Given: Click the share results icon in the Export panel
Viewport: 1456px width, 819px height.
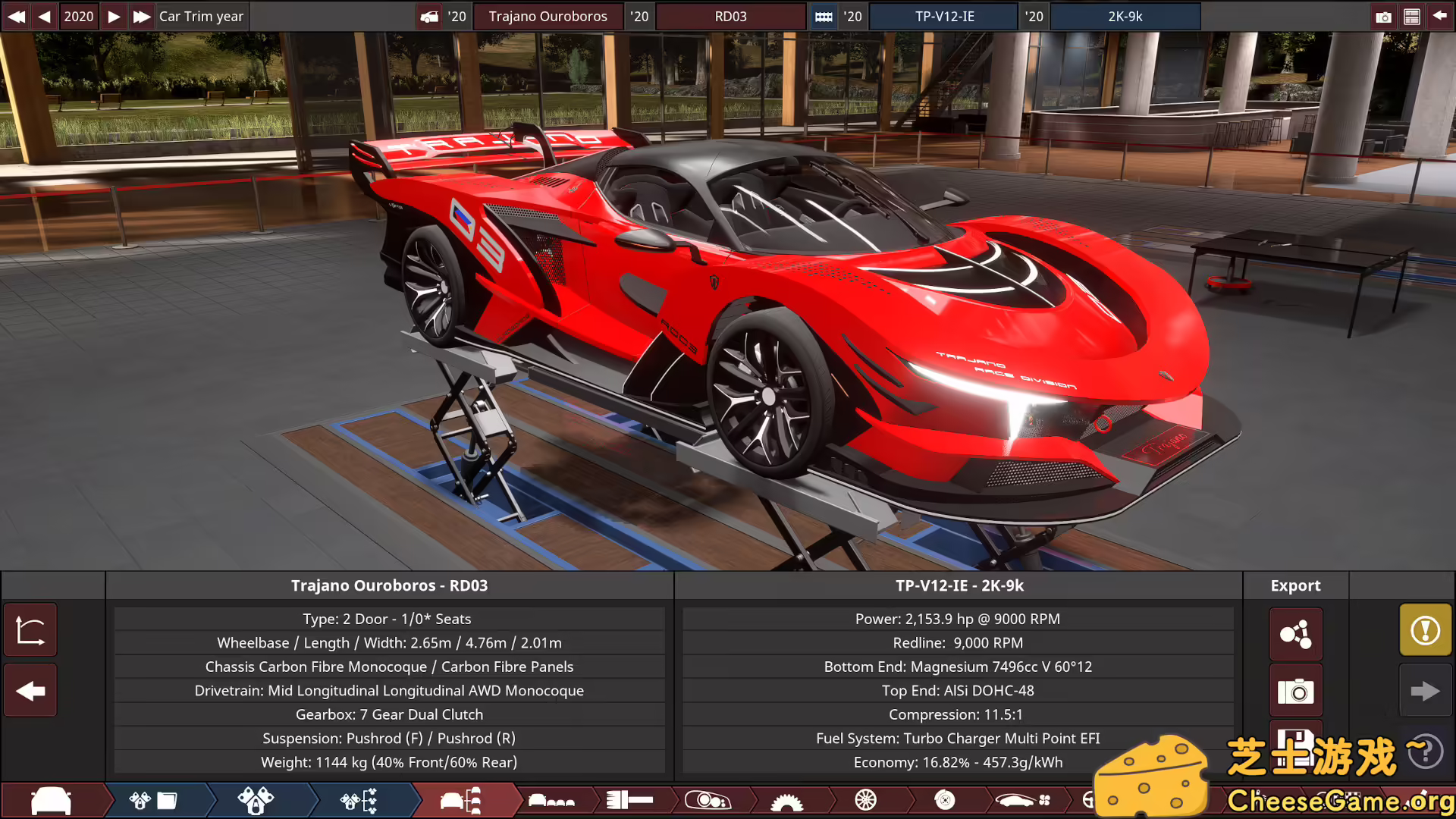Looking at the screenshot, I should 1295,634.
